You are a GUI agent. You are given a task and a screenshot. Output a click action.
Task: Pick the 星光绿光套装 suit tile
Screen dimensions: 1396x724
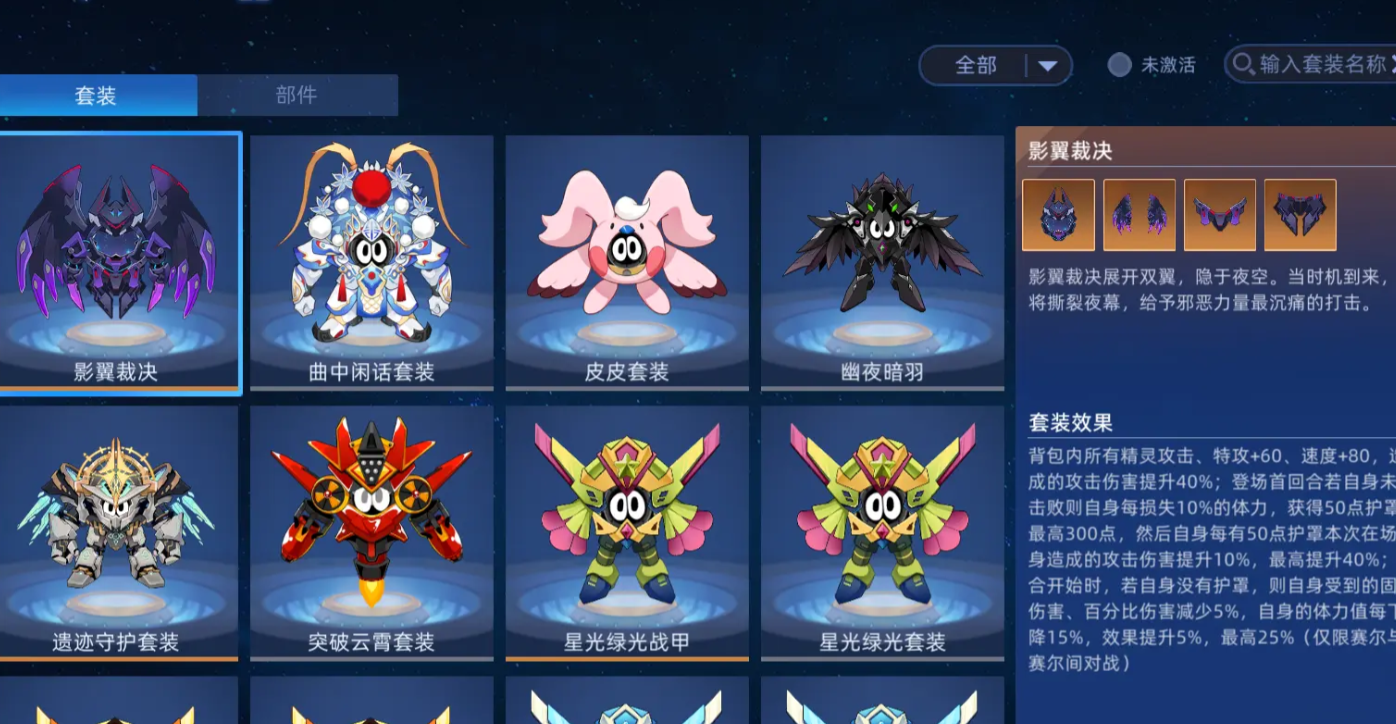point(882,532)
